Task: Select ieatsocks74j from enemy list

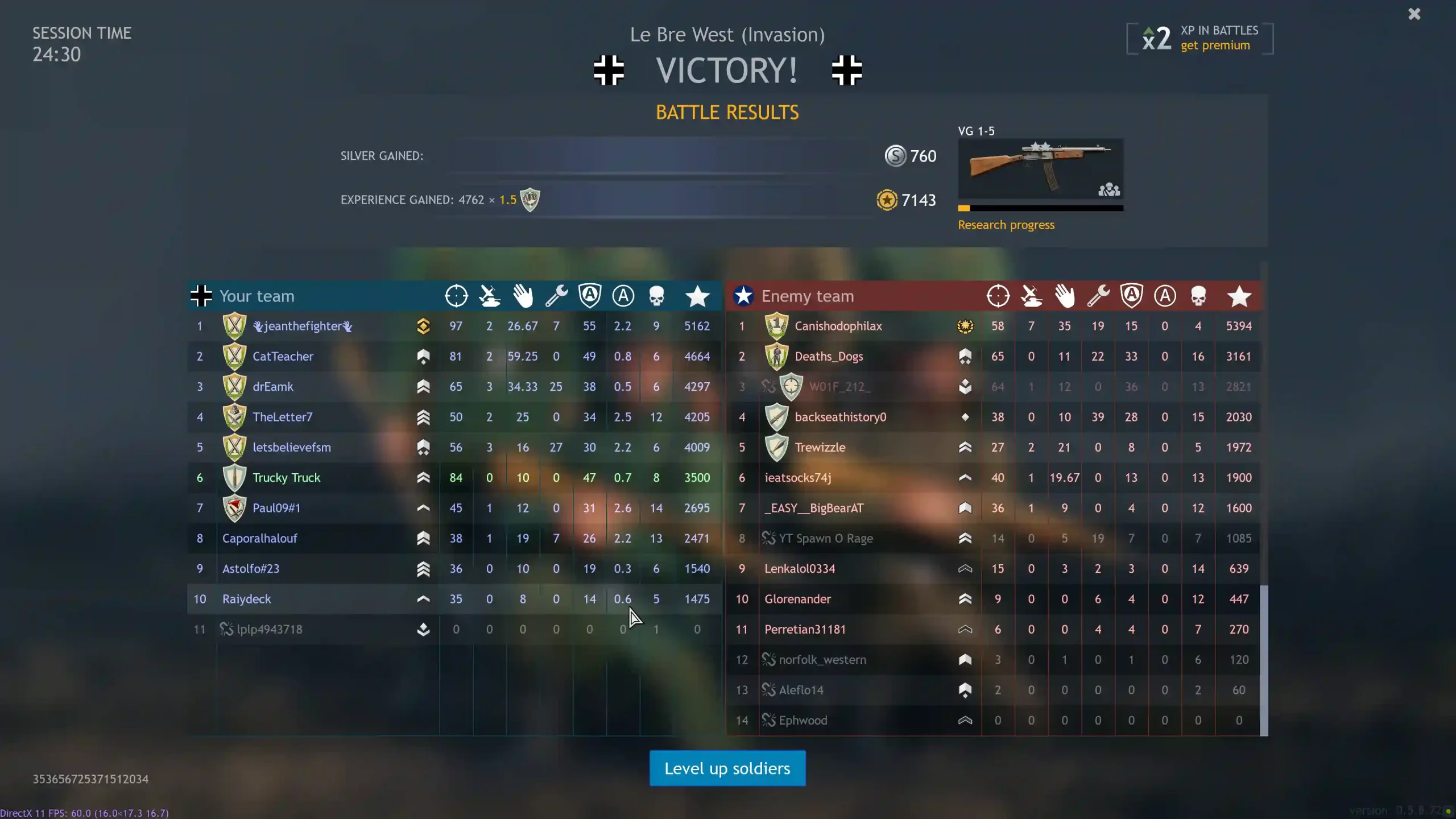Action: click(x=797, y=478)
